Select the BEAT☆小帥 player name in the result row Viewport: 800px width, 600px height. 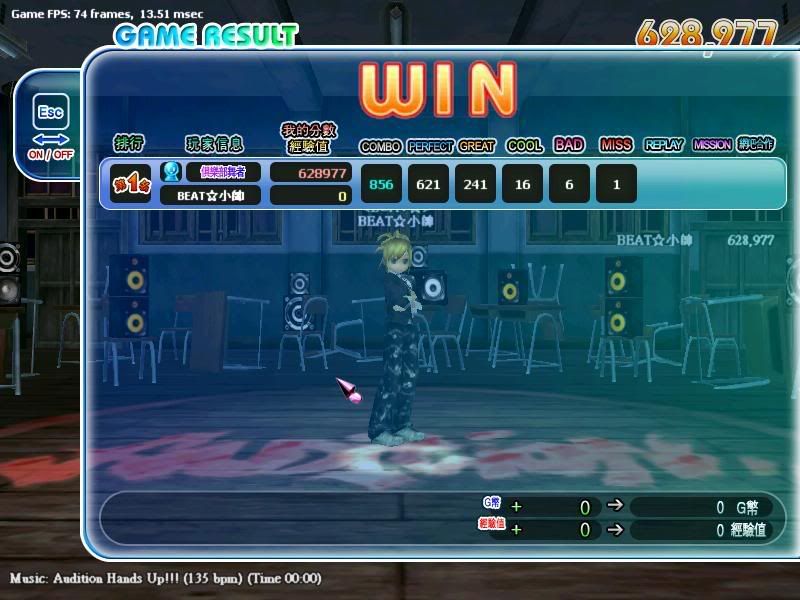pyautogui.click(x=210, y=195)
